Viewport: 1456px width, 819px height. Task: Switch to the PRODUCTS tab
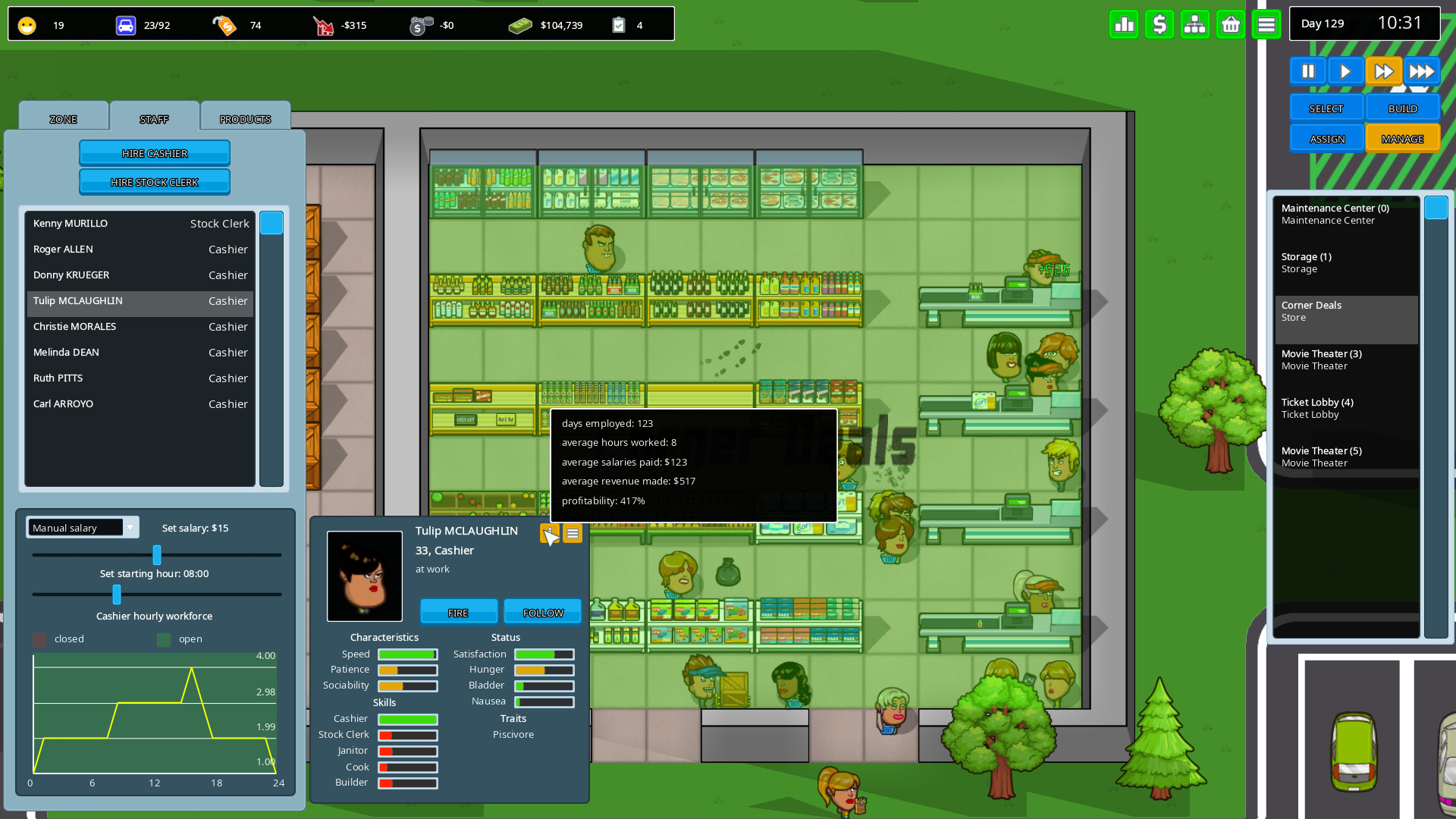pos(245,118)
